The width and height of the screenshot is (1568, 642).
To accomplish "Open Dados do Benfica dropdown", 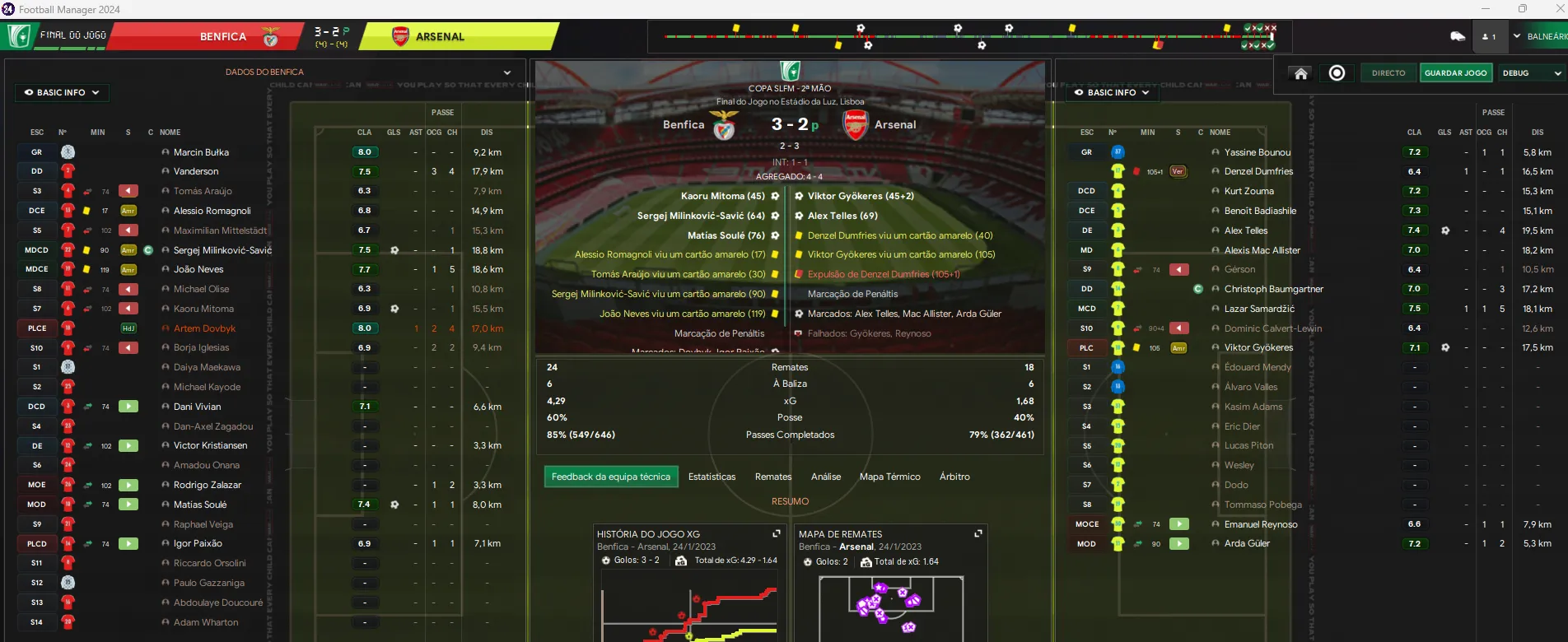I will tap(507, 72).
